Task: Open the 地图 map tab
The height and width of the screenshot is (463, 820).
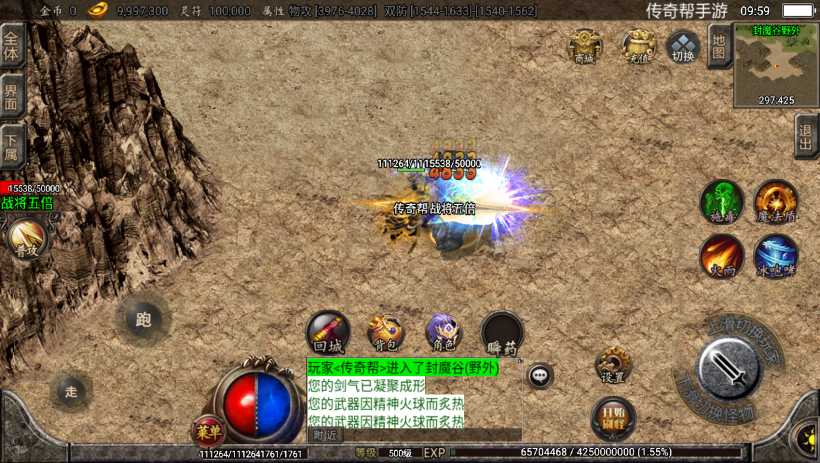Action: pos(718,45)
